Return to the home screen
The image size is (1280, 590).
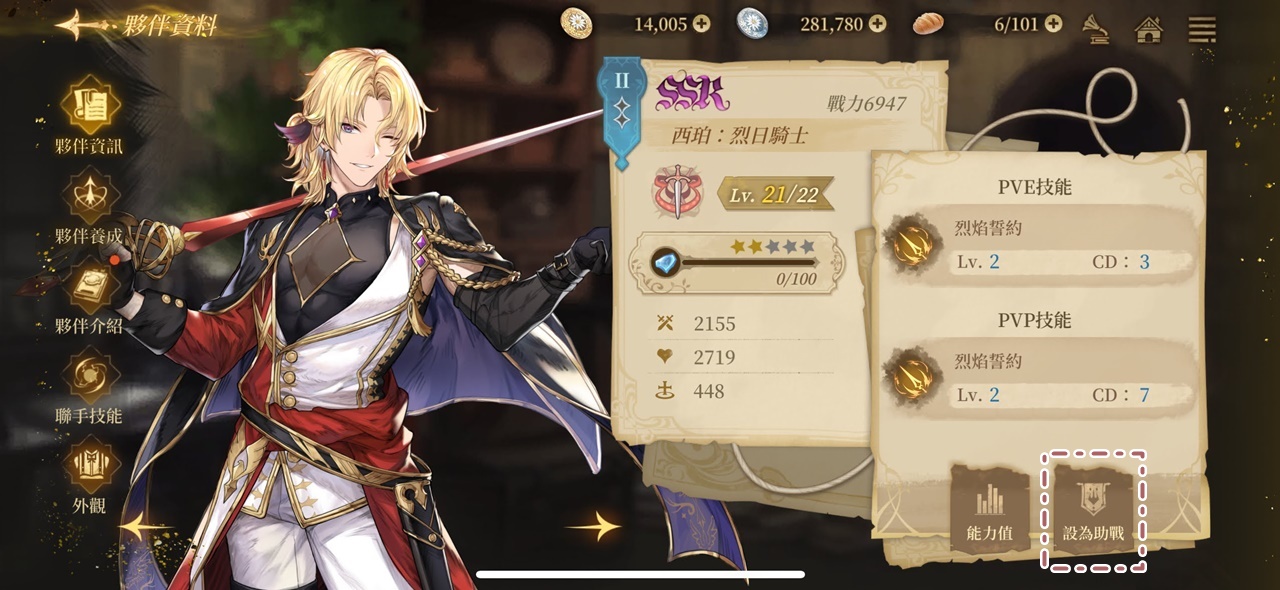1149,29
